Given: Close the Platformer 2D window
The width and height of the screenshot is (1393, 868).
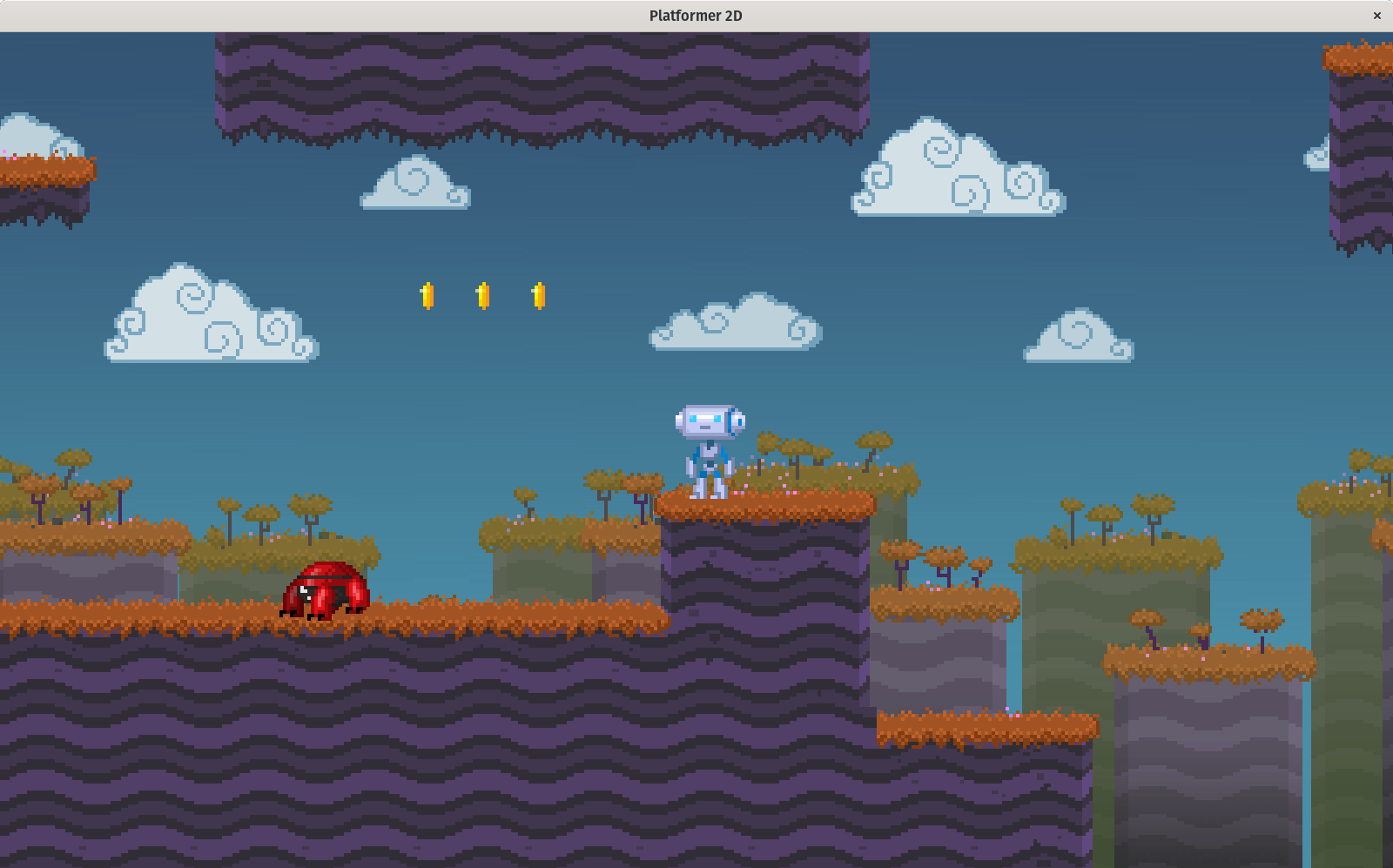Looking at the screenshot, I should [1378, 15].
